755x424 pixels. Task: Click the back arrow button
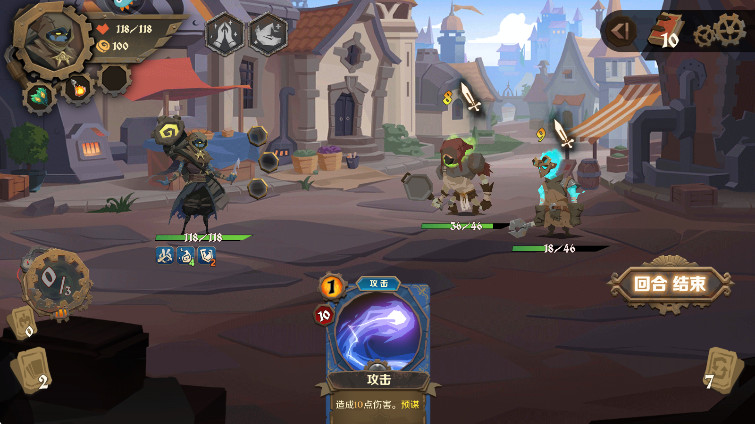(621, 32)
